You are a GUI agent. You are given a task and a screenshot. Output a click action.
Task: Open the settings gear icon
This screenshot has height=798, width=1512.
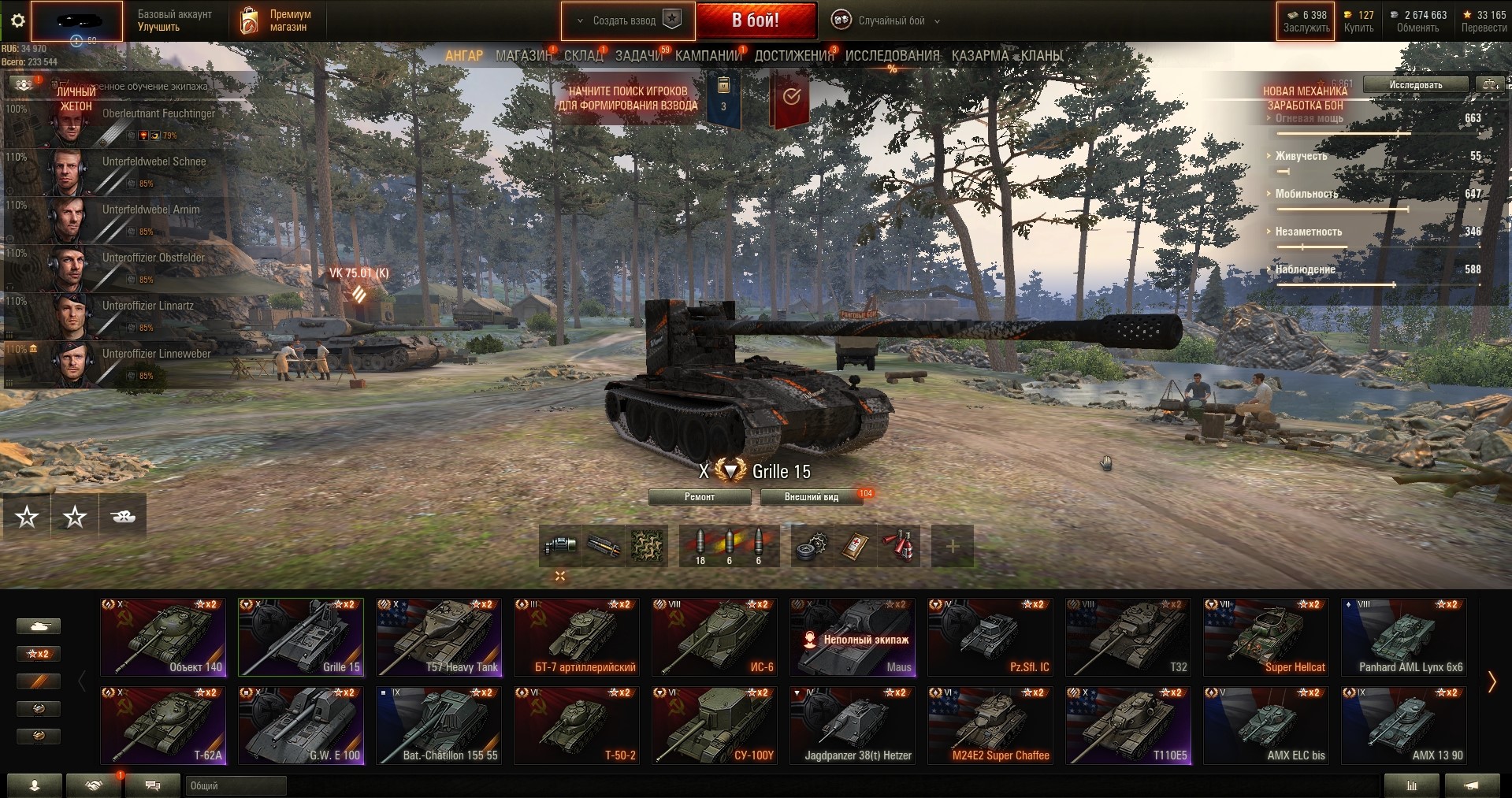(x=17, y=21)
